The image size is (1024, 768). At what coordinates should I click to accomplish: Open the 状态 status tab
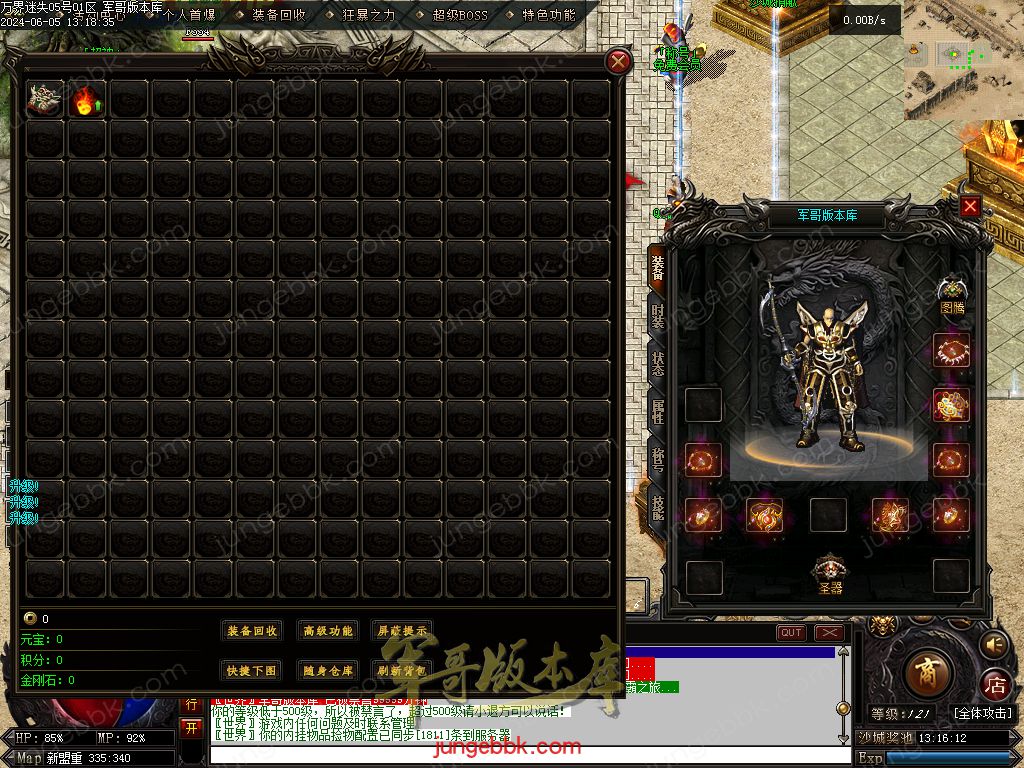click(657, 363)
